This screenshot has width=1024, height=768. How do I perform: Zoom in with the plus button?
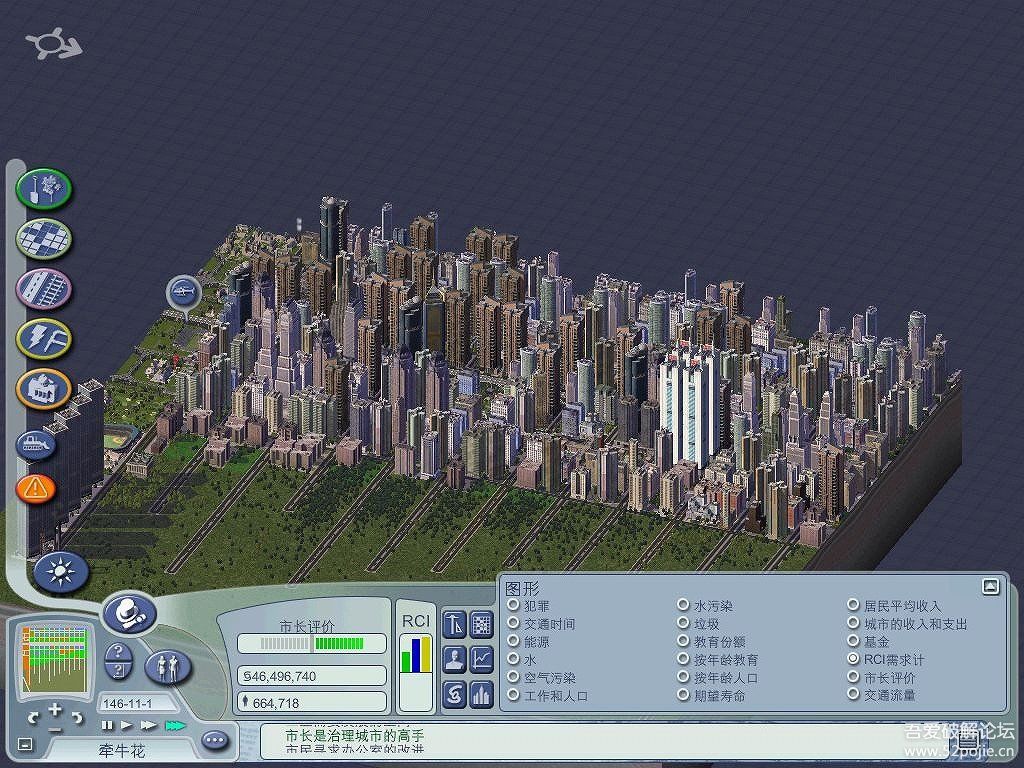click(x=55, y=711)
